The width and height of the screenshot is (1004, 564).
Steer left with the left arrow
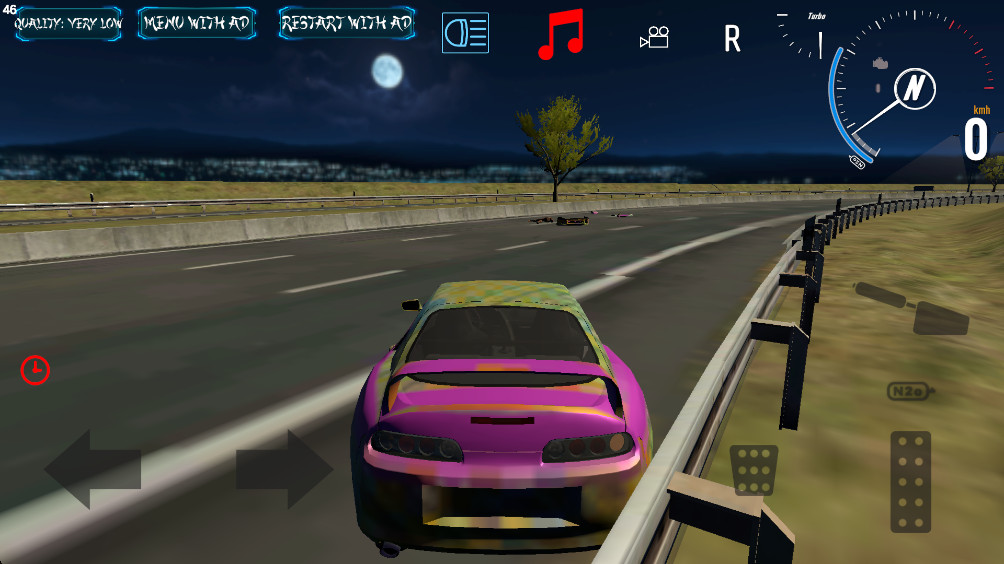[92, 469]
